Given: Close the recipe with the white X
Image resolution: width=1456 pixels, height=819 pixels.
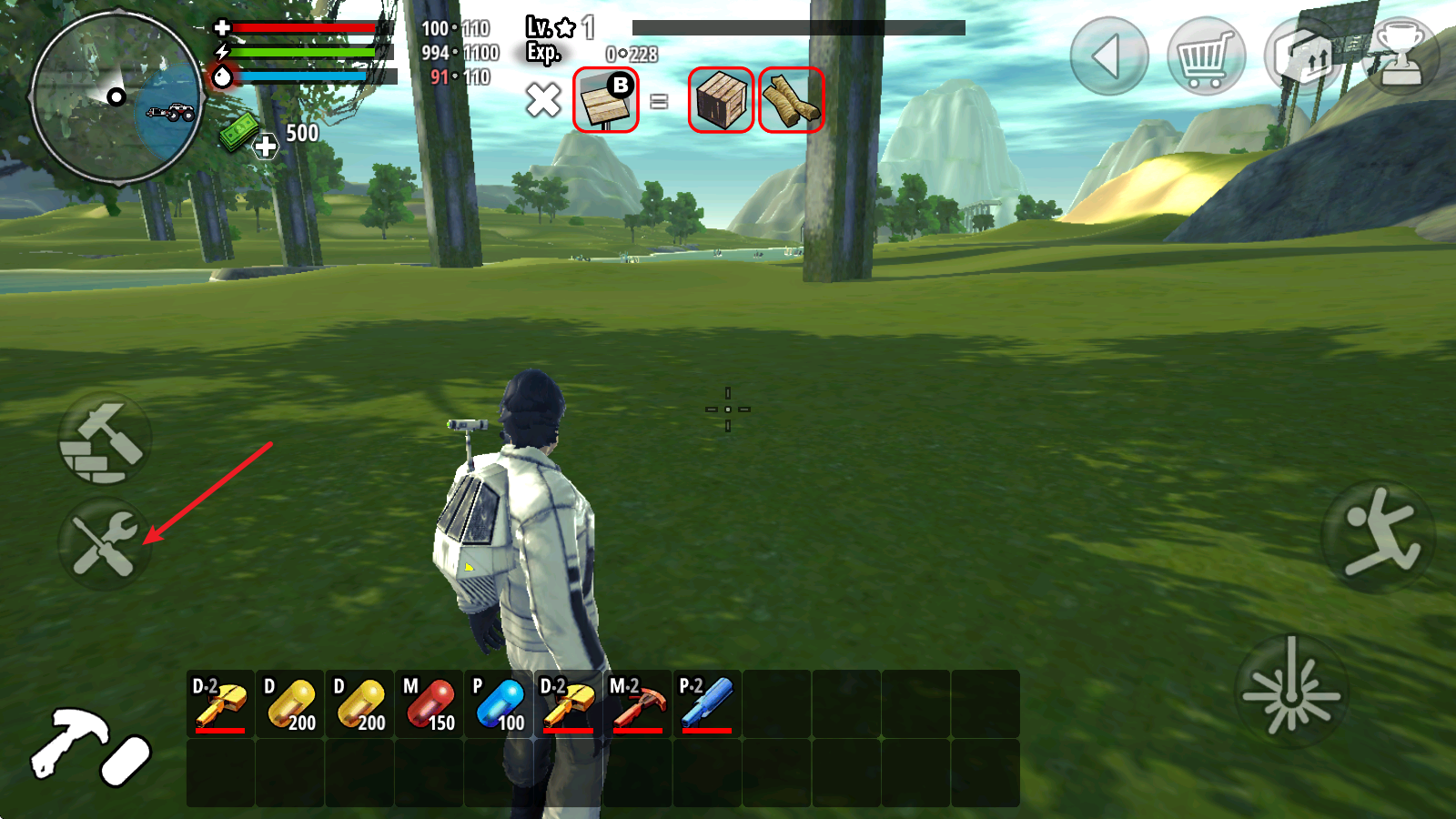Looking at the screenshot, I should [543, 100].
